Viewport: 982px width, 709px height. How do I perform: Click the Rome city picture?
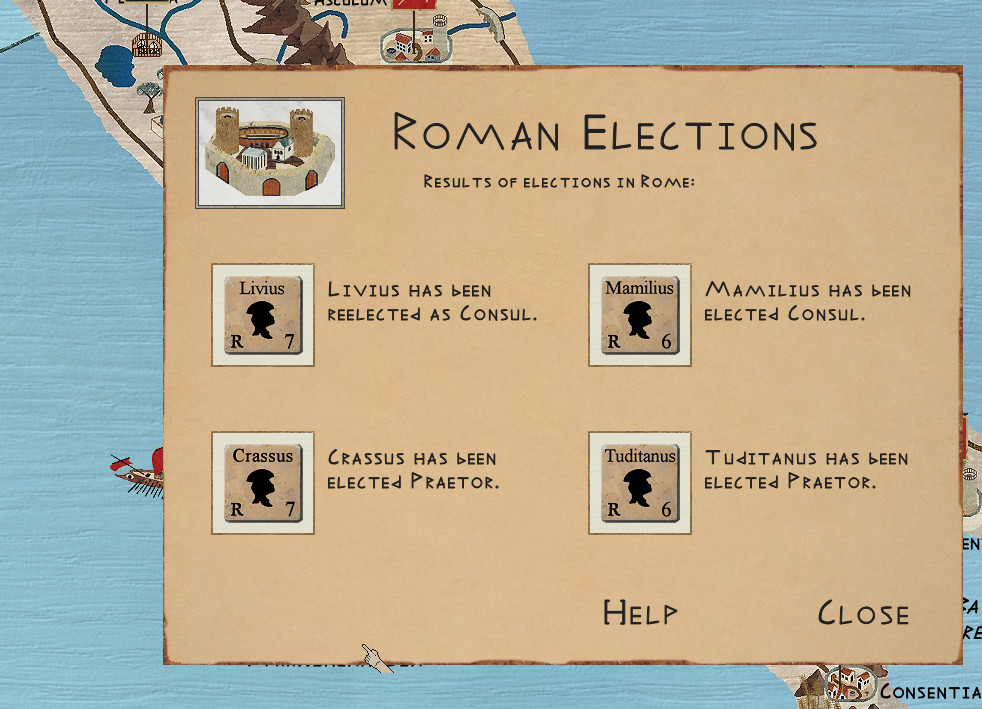[270, 152]
